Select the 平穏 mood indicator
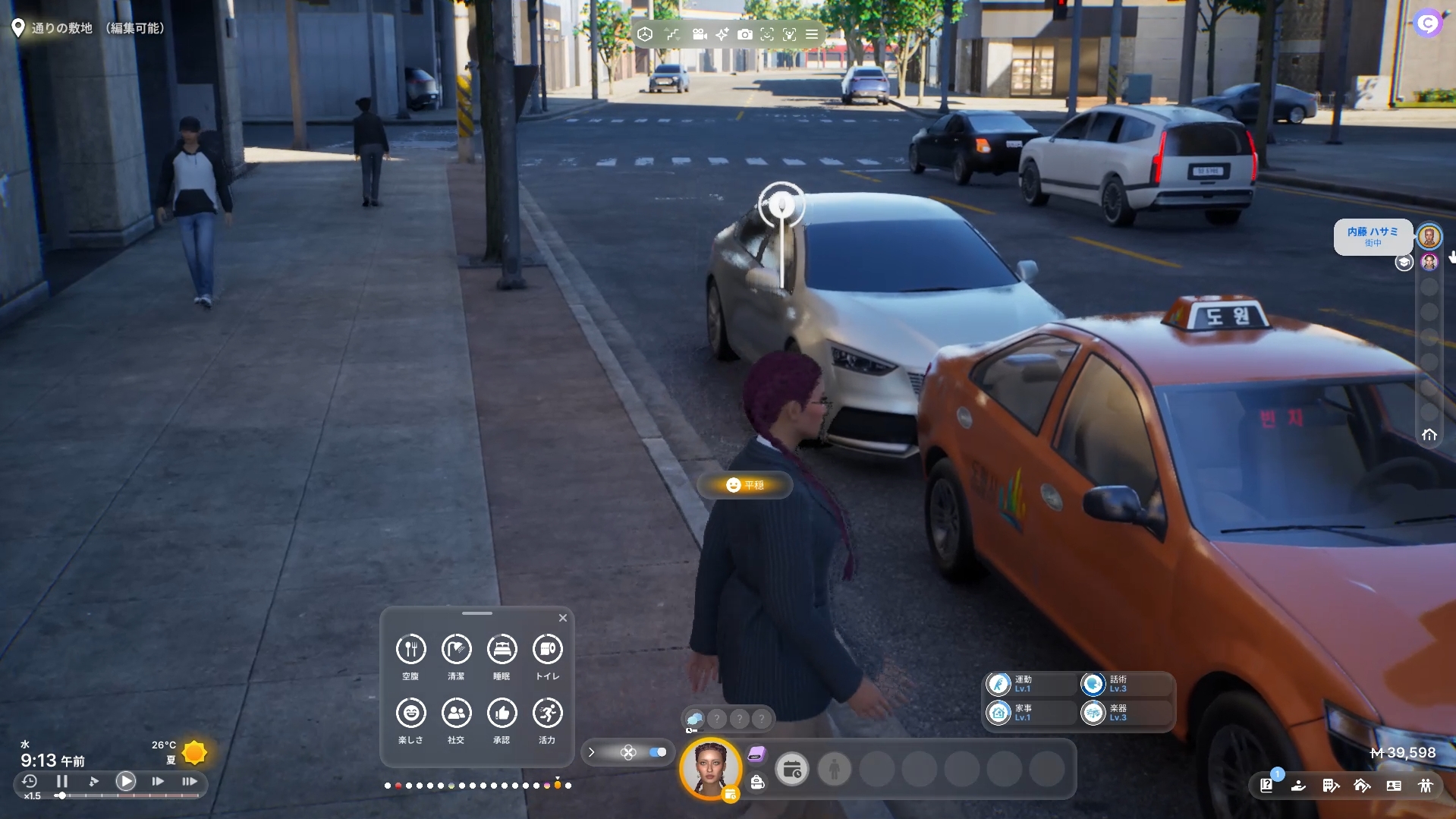 [745, 485]
